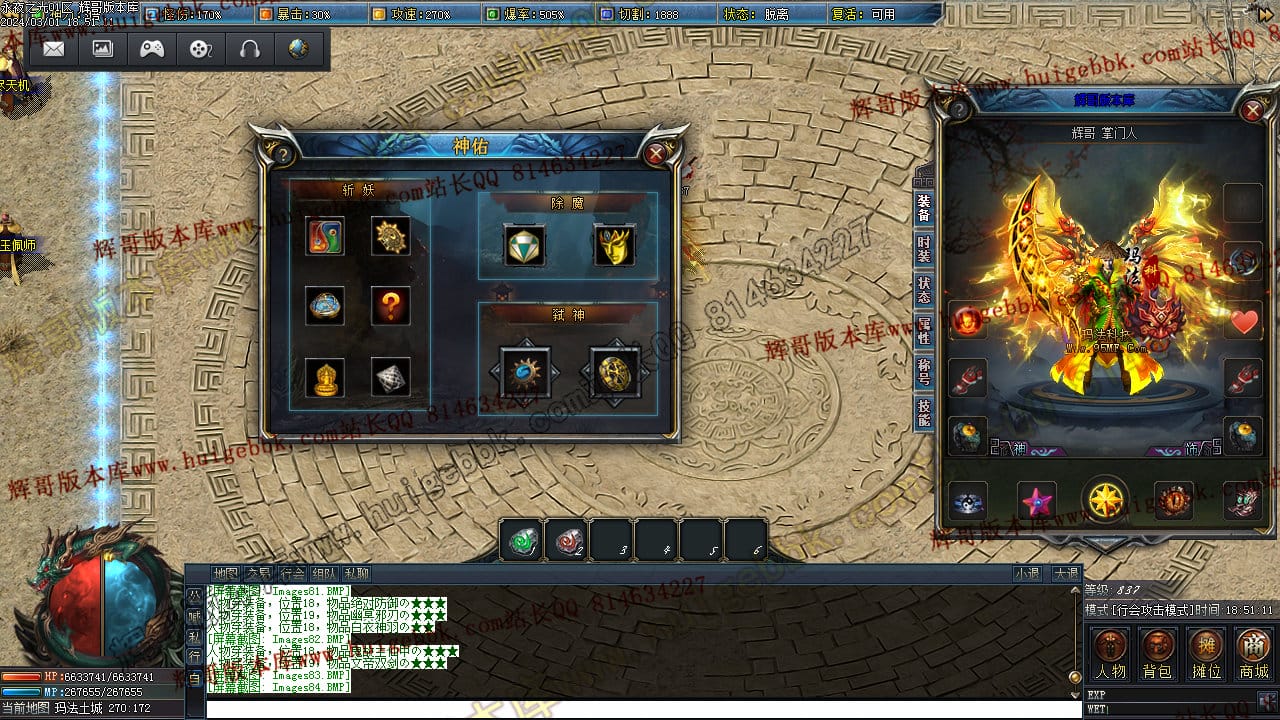
Task: Click the headphones icon in toolbar
Action: [249, 49]
